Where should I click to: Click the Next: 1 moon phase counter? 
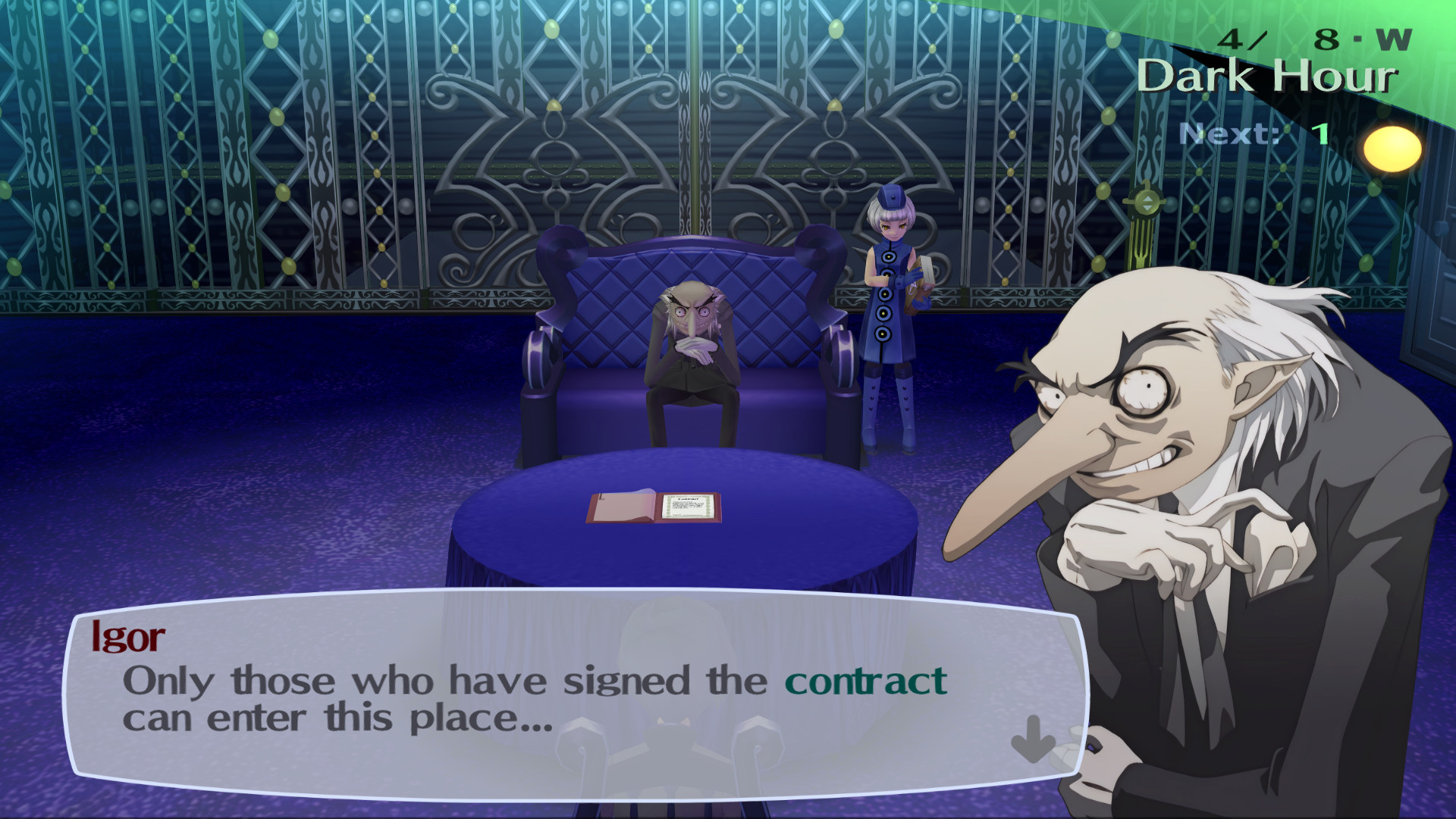(1253, 133)
